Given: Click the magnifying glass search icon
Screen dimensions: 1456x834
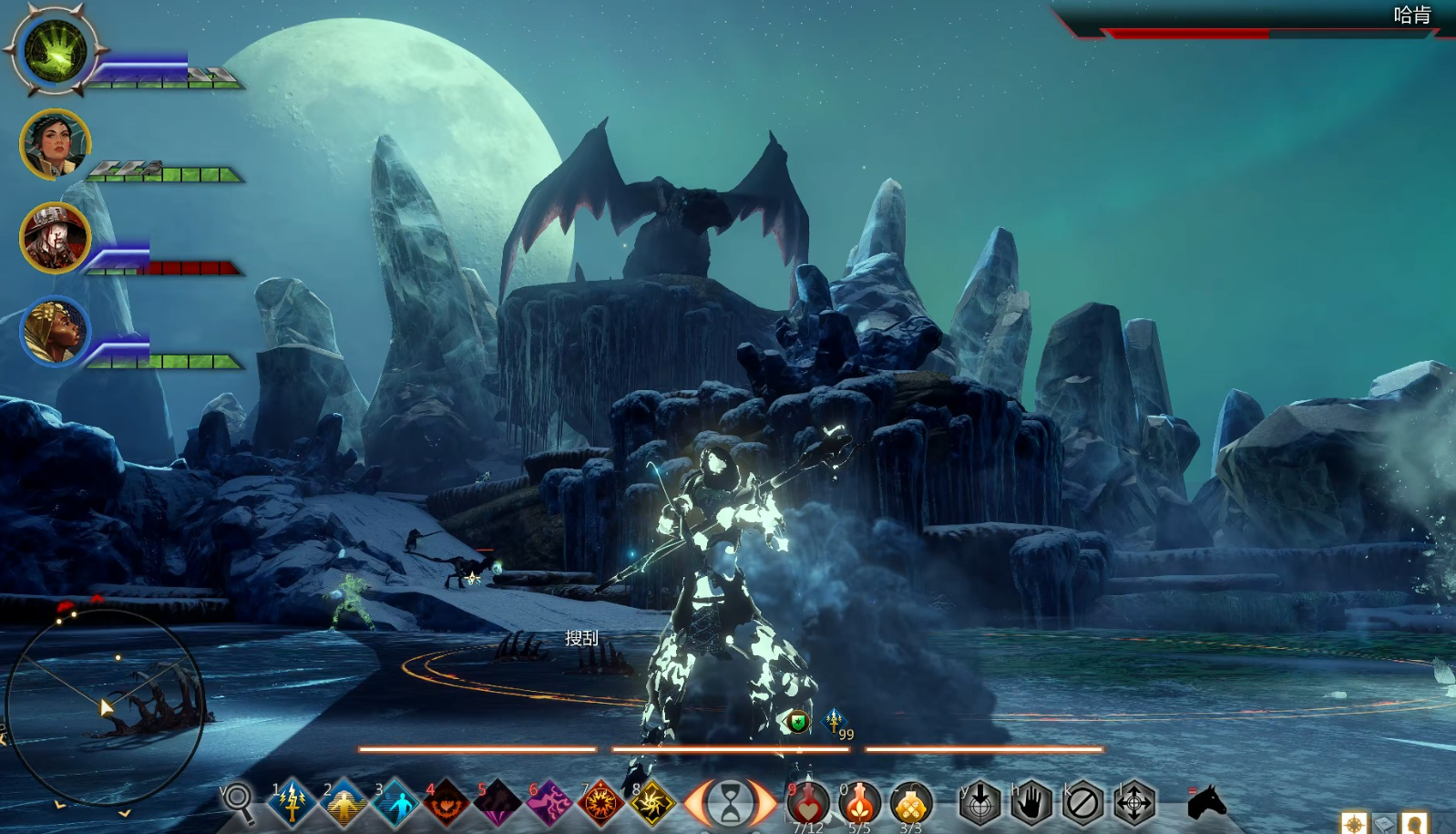Looking at the screenshot, I should coord(239,801).
